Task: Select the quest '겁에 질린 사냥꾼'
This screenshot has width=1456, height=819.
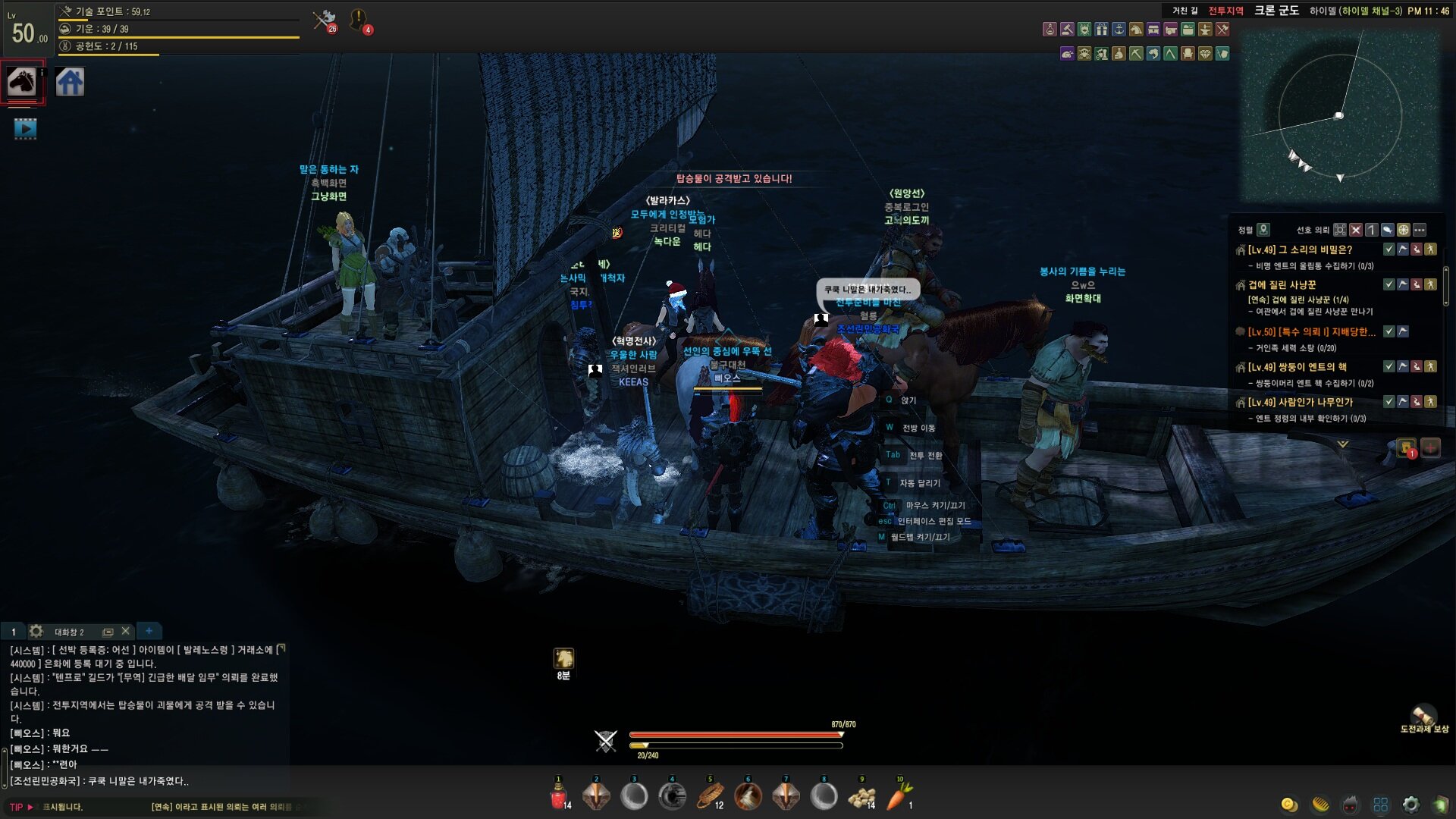Action: (1282, 285)
